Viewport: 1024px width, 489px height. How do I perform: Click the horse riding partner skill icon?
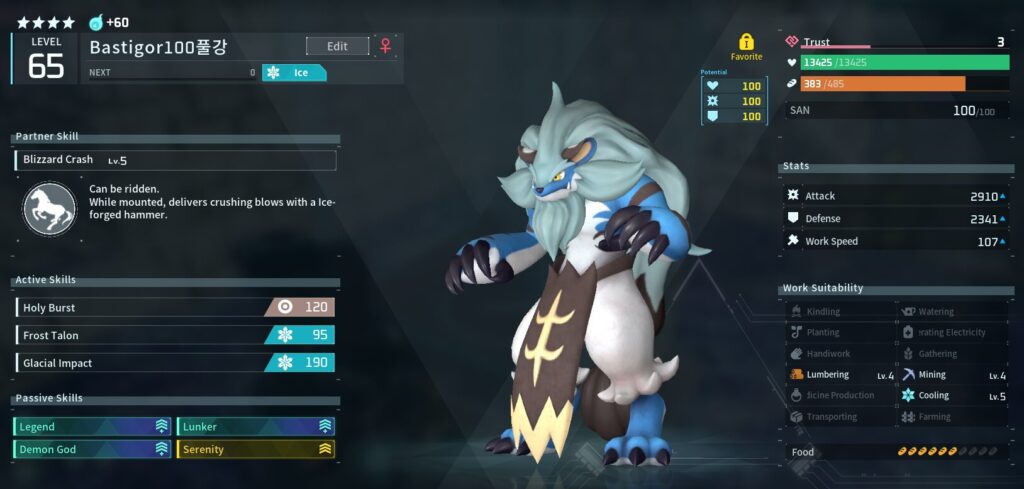pyautogui.click(x=49, y=208)
